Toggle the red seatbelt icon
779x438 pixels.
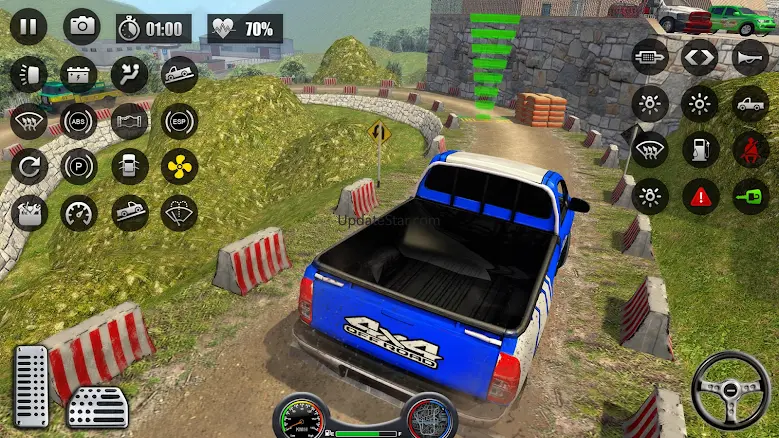pyautogui.click(x=750, y=149)
